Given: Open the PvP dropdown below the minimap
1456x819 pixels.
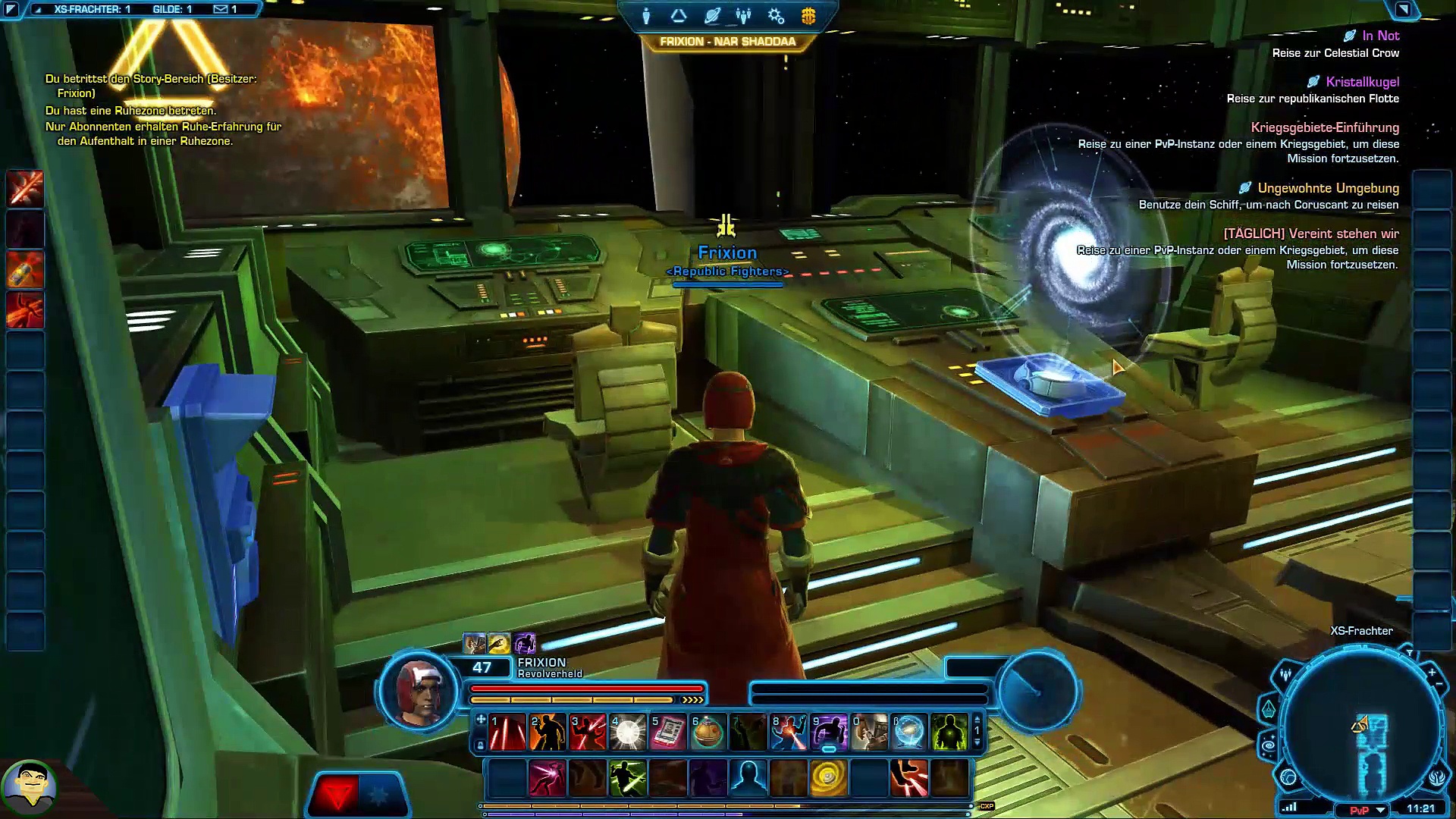Looking at the screenshot, I should (x=1380, y=810).
